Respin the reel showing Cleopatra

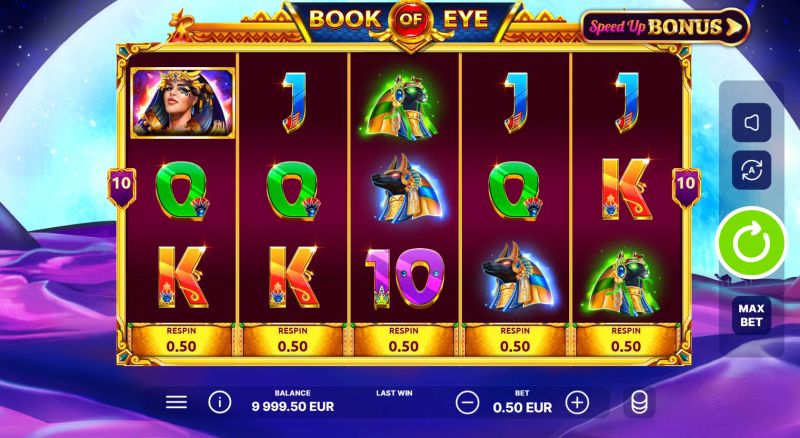(x=180, y=340)
